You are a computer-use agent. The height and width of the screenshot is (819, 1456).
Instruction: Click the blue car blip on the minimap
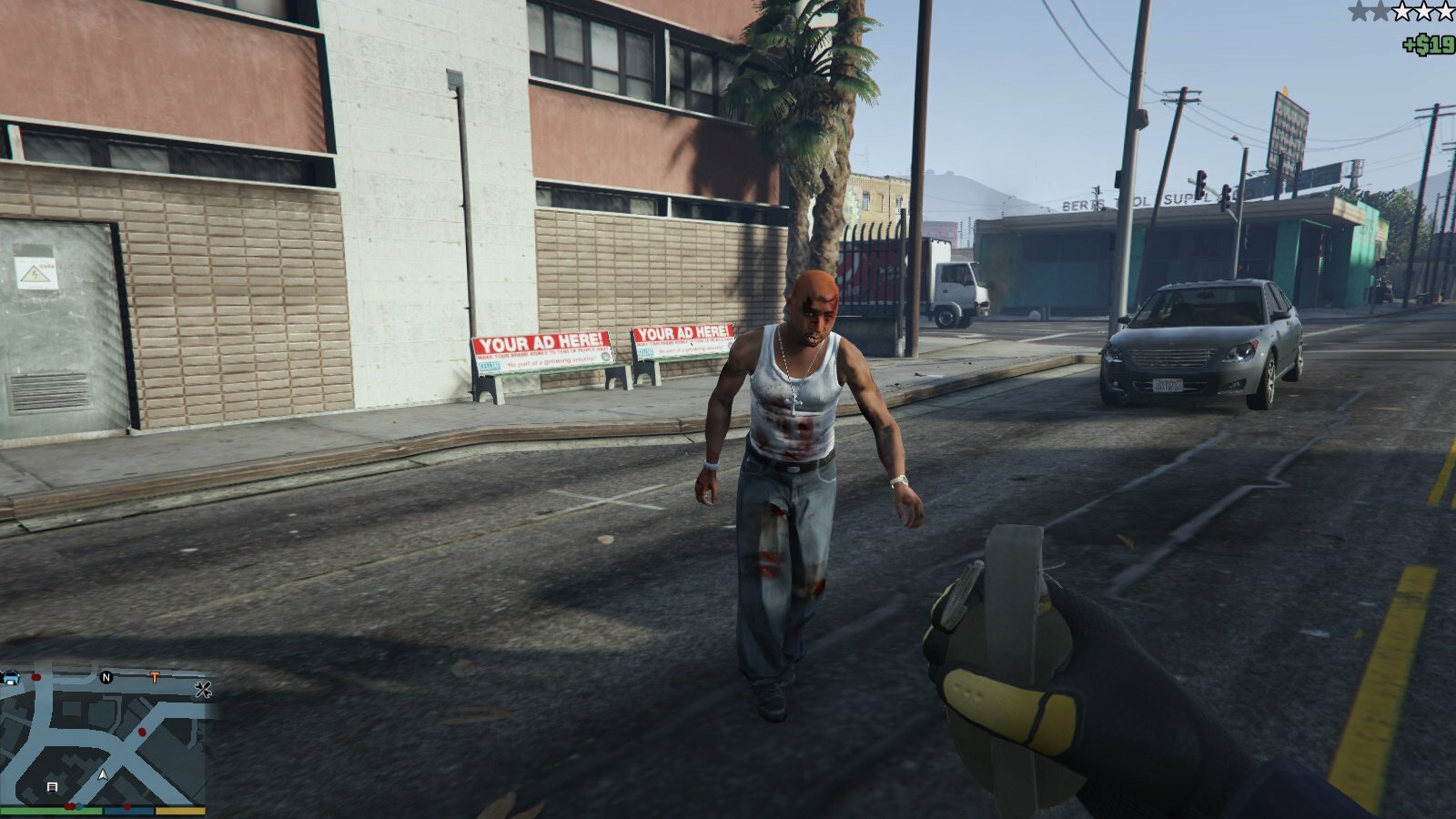tap(11, 678)
